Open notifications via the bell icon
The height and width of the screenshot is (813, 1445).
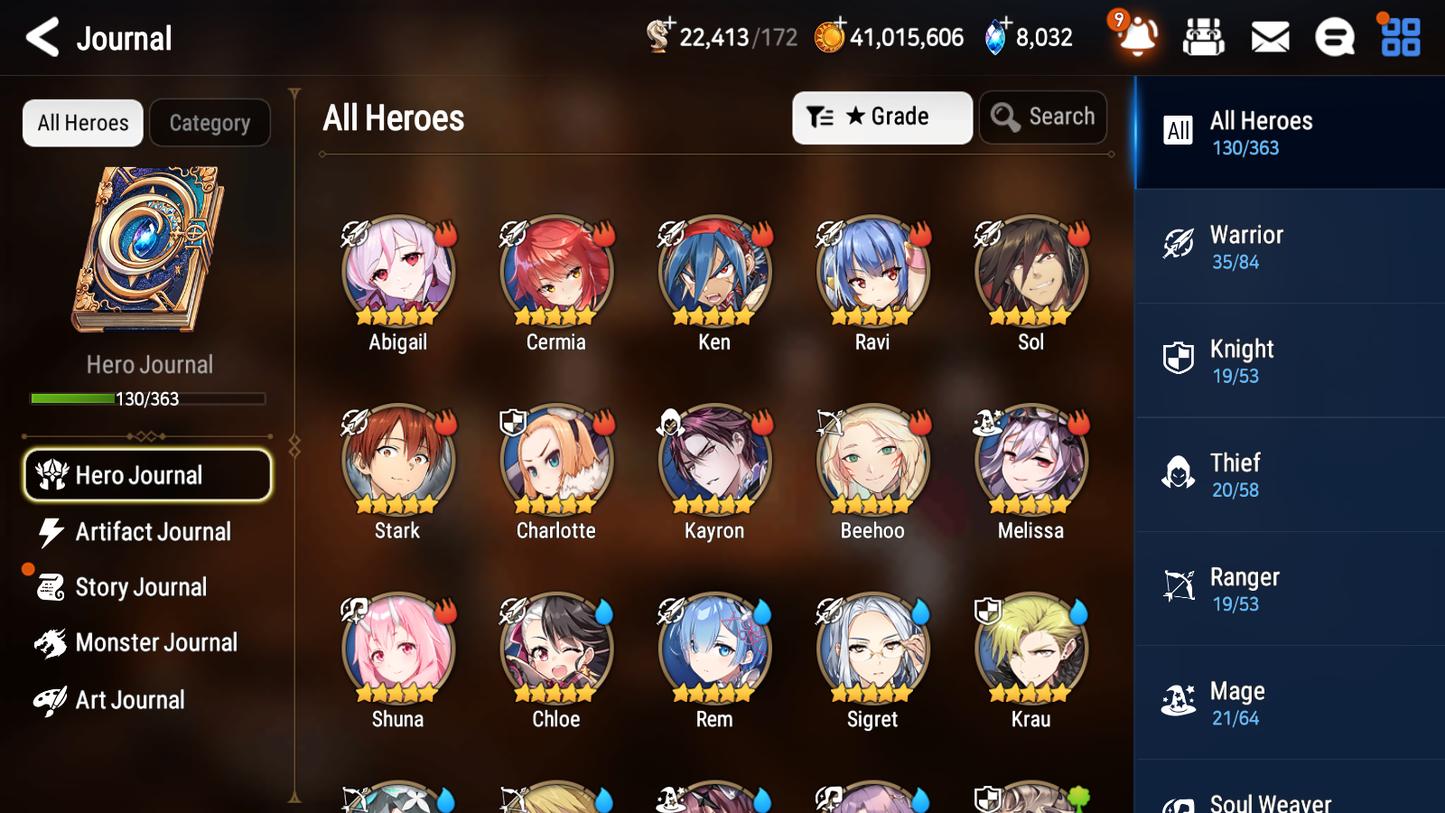click(x=1135, y=36)
